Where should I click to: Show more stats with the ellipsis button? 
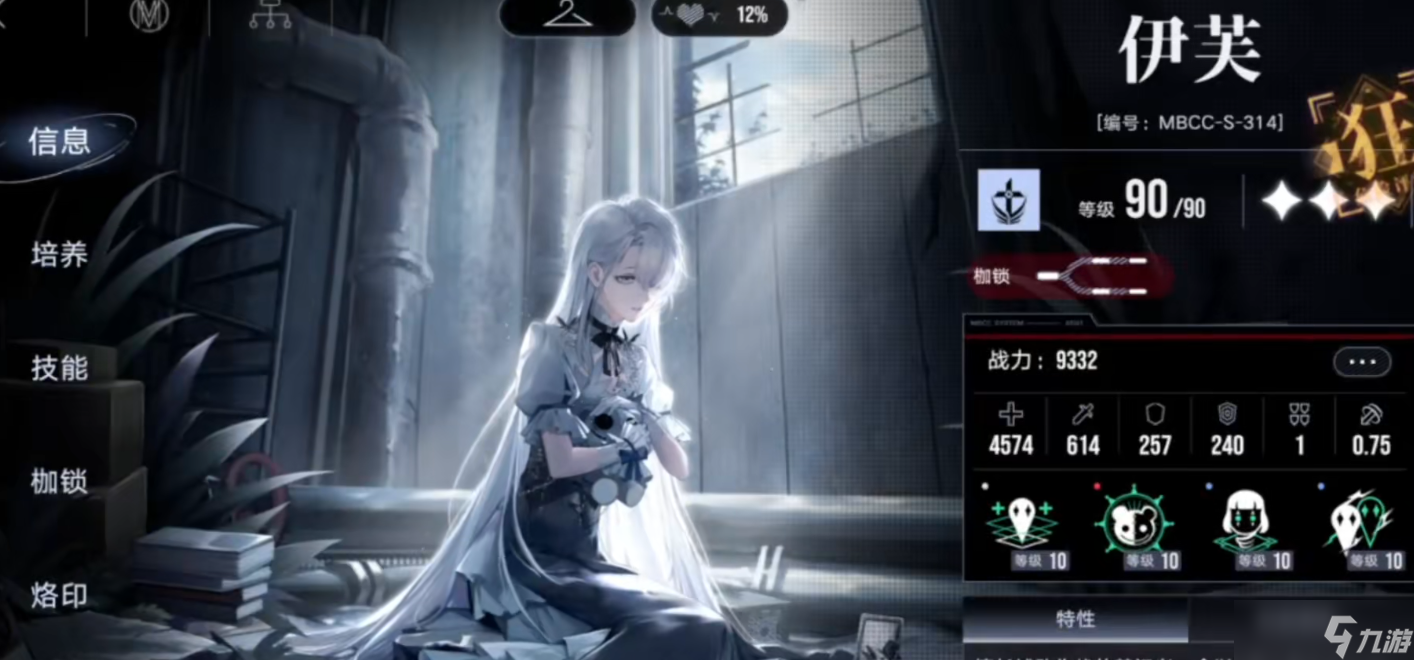[x=1361, y=361]
